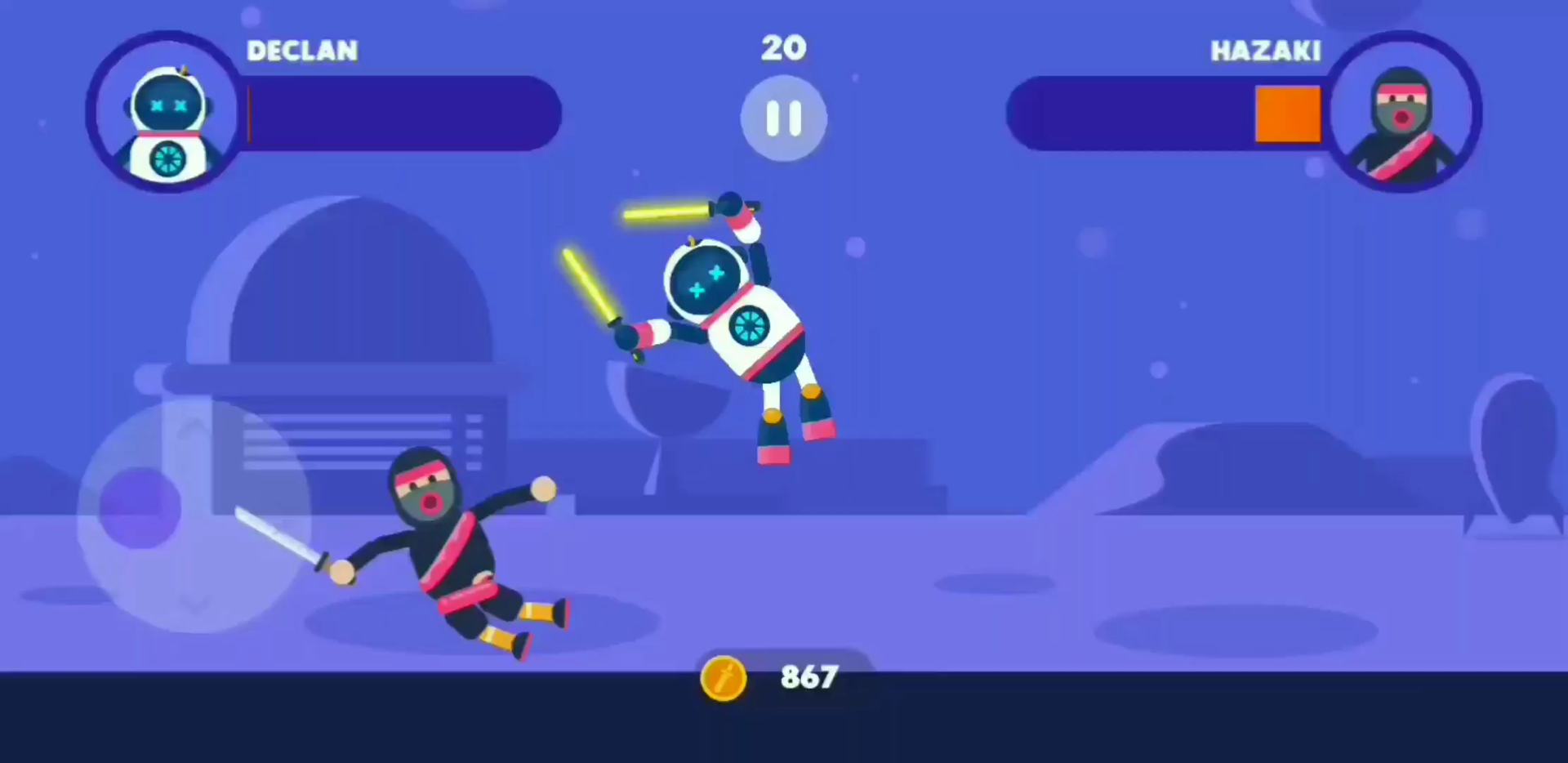This screenshot has width=1568, height=763.
Task: Select the name label HAZAKI
Action: coord(1265,51)
